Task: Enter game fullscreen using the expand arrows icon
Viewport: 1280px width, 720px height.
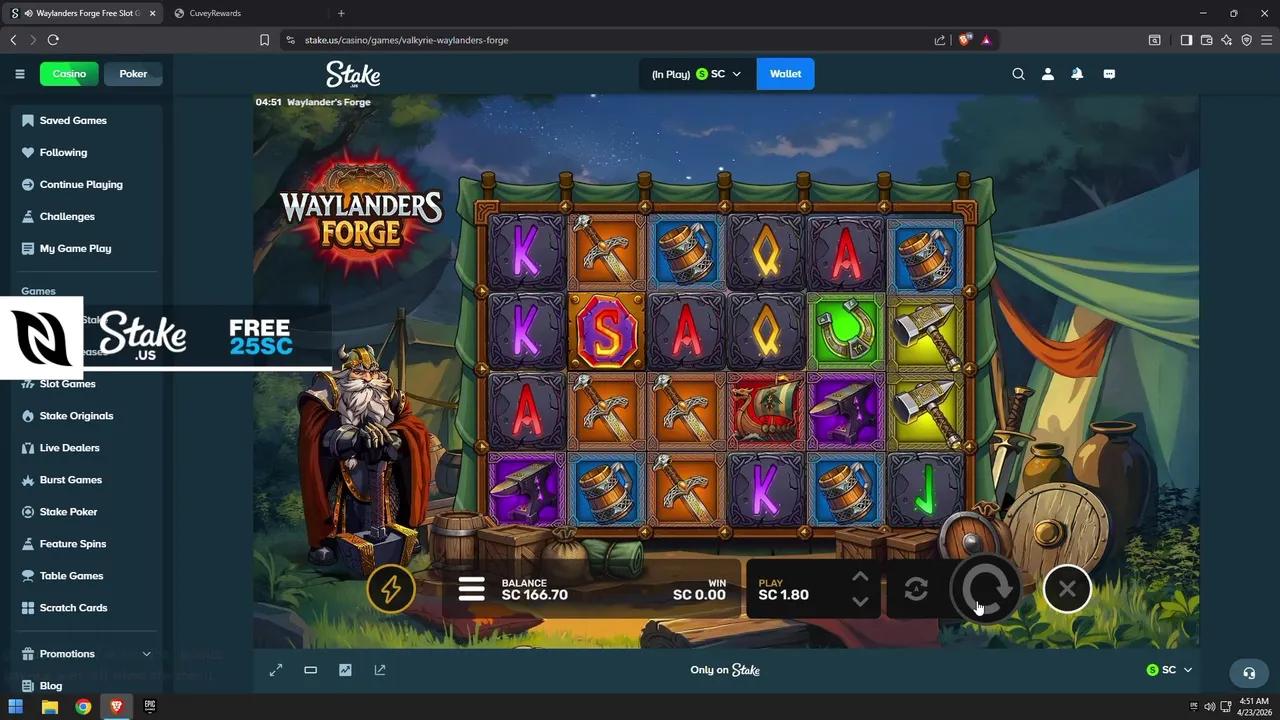Action: click(276, 670)
